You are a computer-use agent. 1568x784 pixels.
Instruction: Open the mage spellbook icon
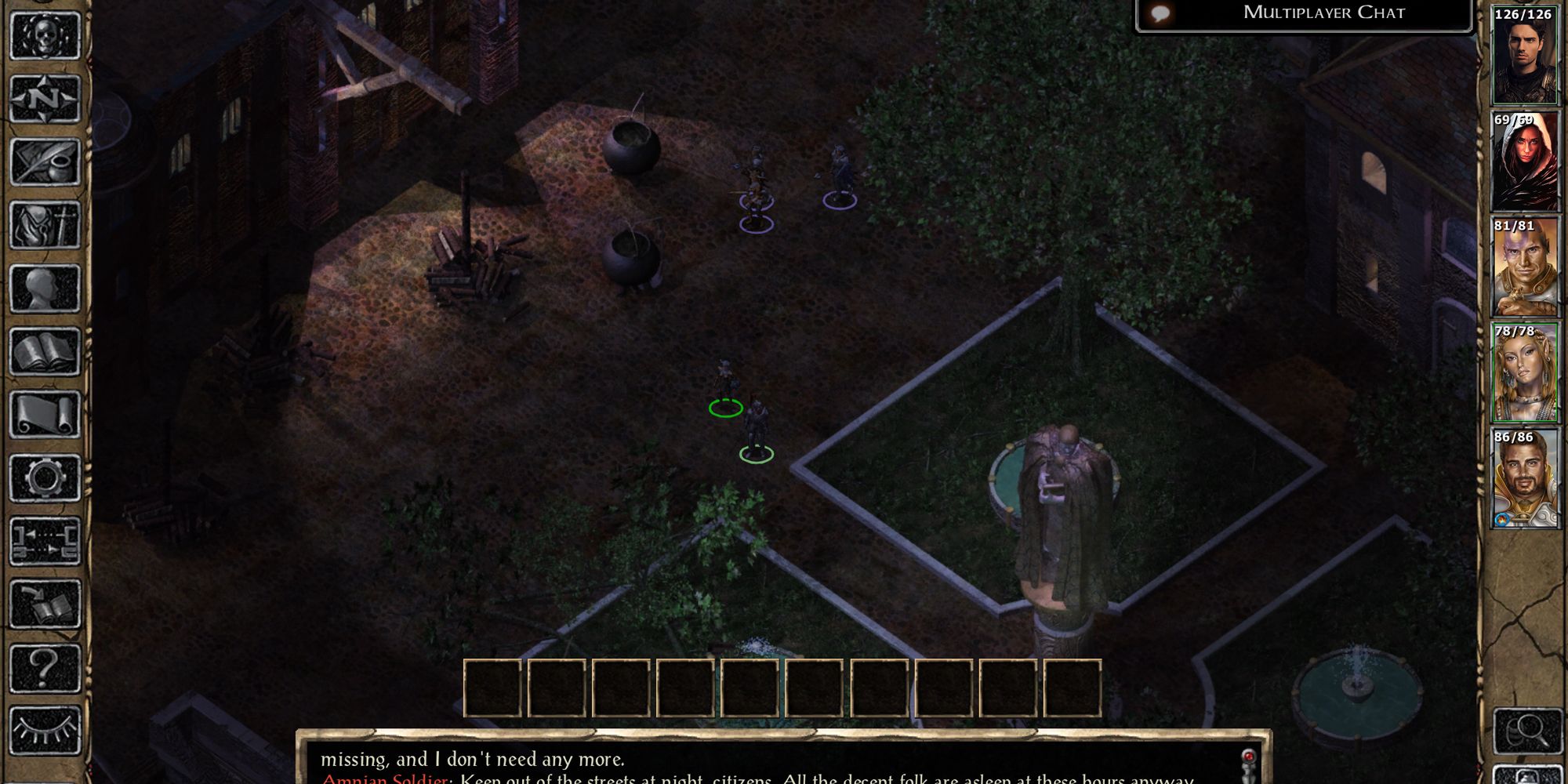(45, 352)
